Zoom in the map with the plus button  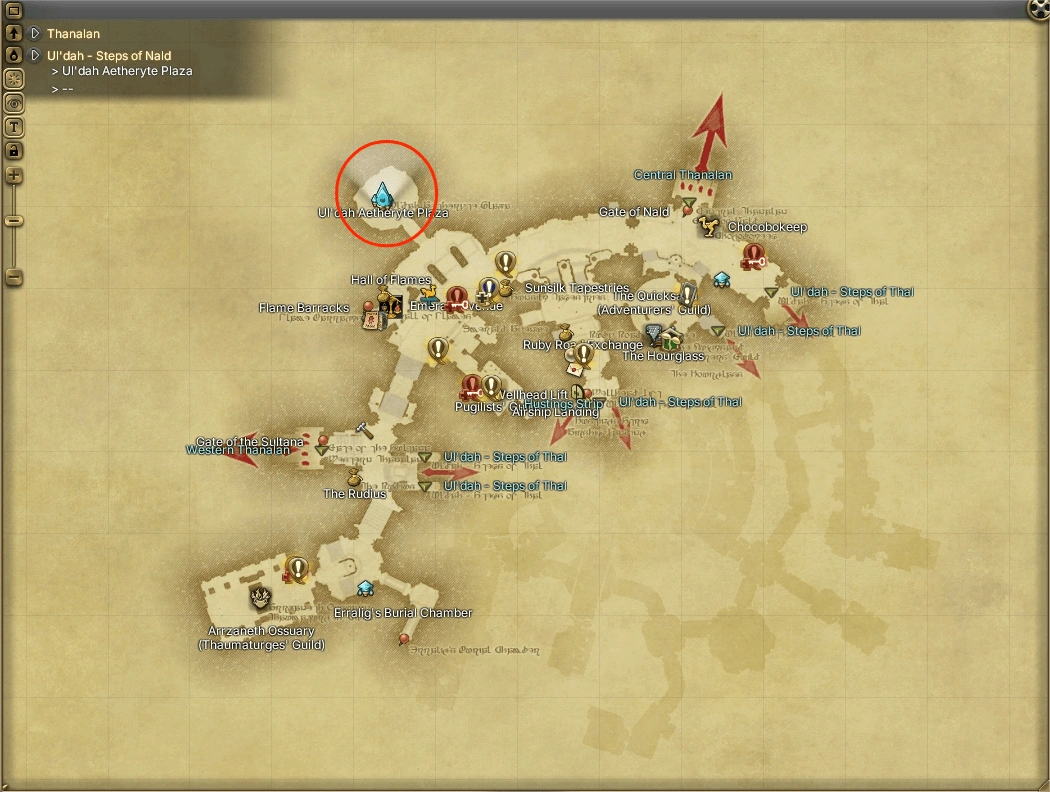point(14,176)
